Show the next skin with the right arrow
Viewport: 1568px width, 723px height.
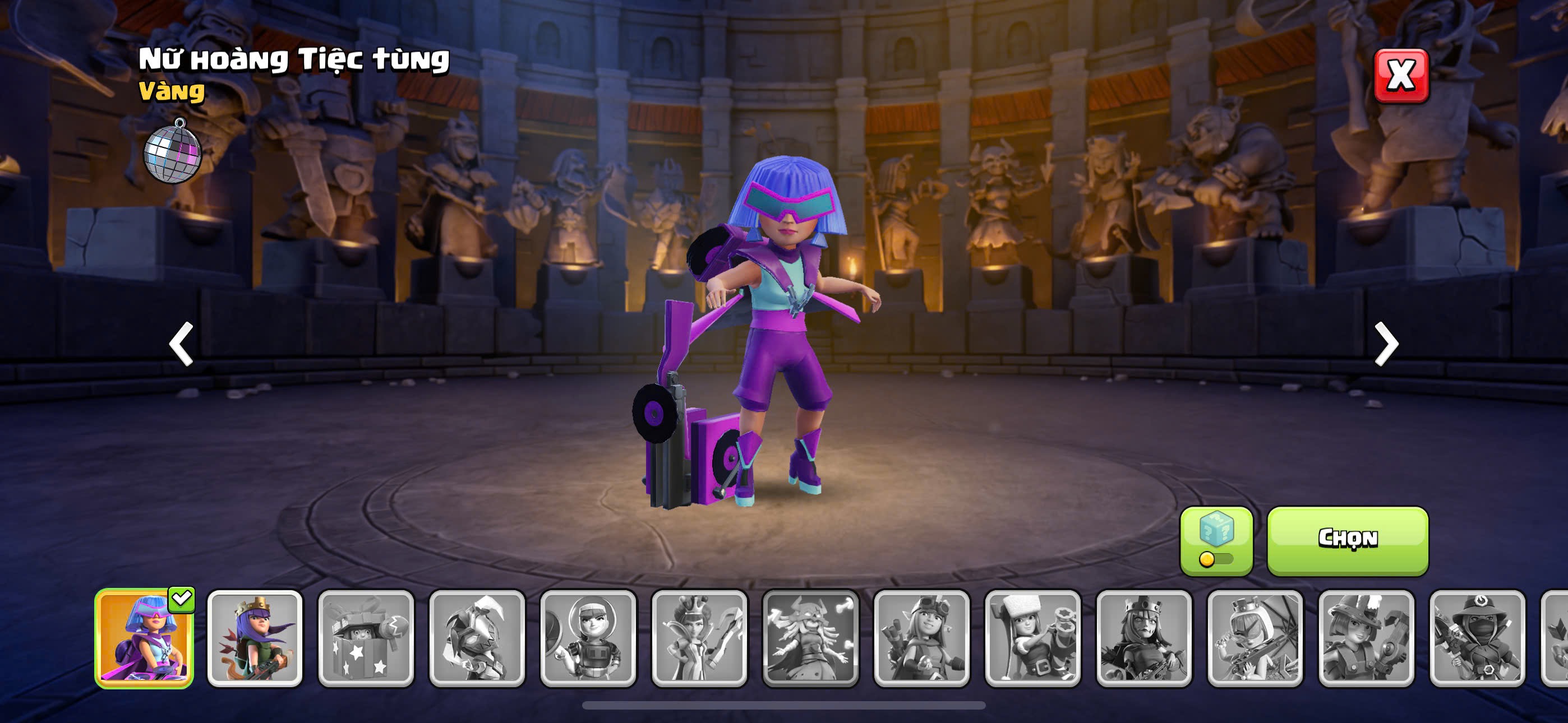tap(1386, 344)
